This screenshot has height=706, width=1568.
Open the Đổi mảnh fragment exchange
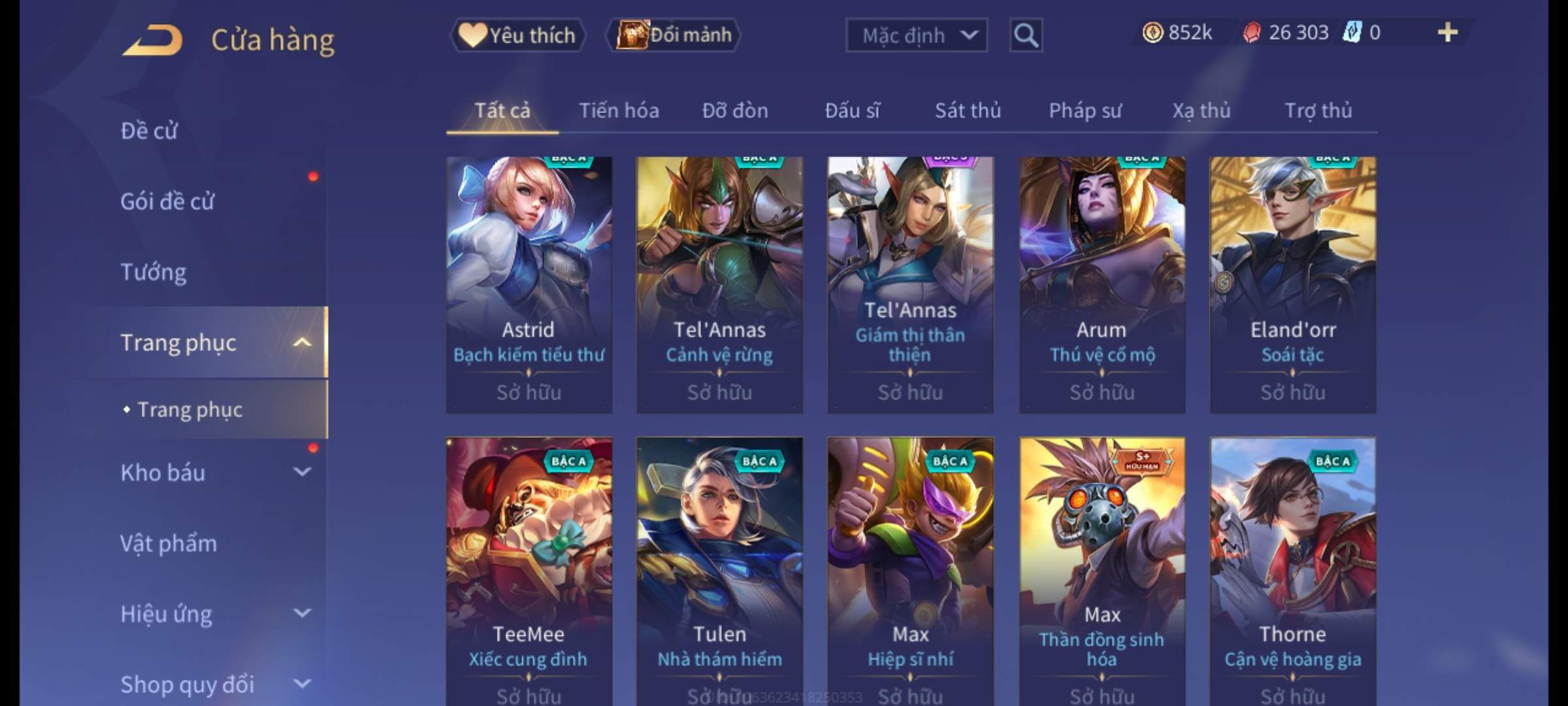(674, 35)
